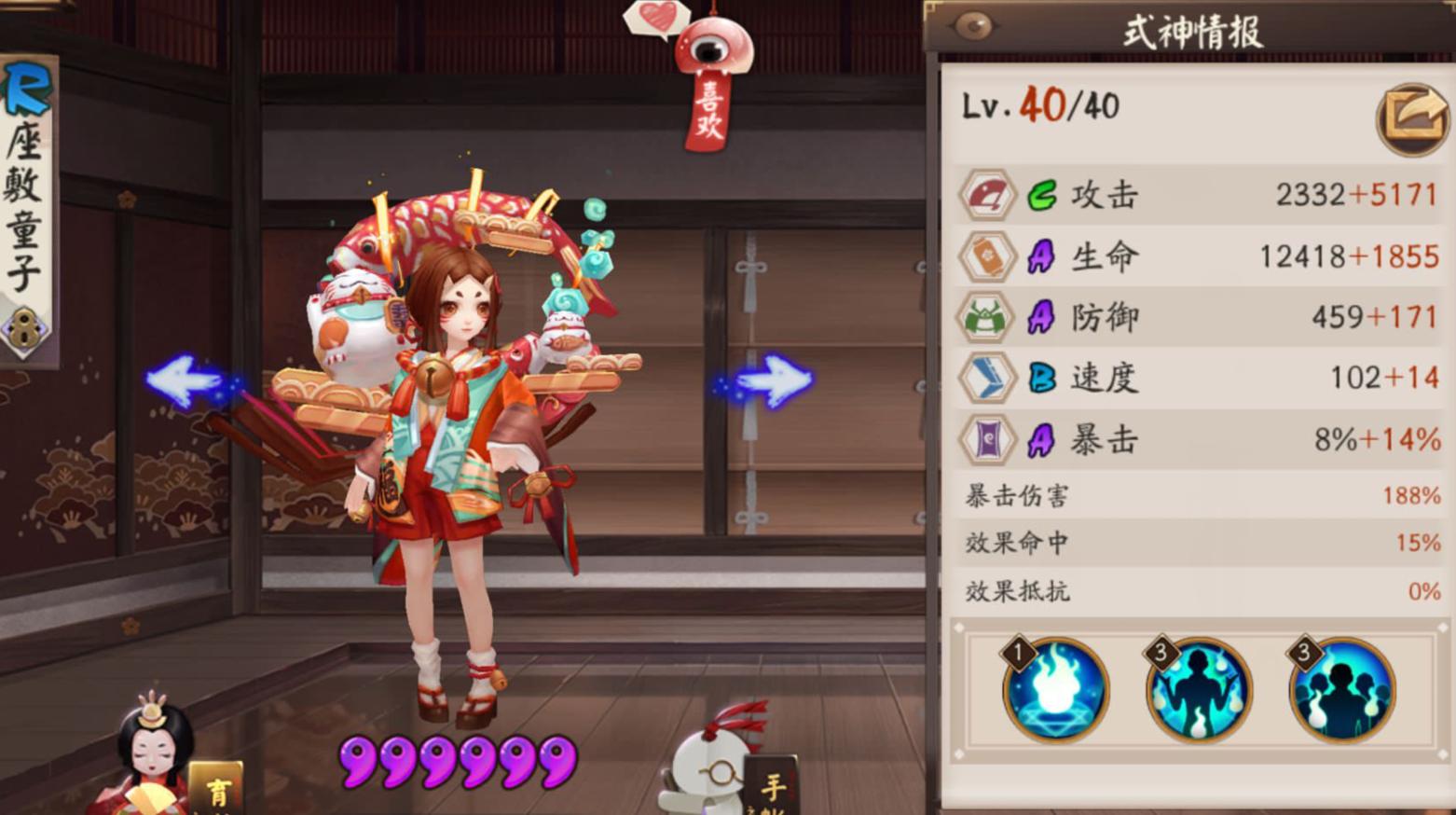The width and height of the screenshot is (1456, 815).
Task: Click the heart speech bubble above the eyeball creature
Action: tap(656, 18)
